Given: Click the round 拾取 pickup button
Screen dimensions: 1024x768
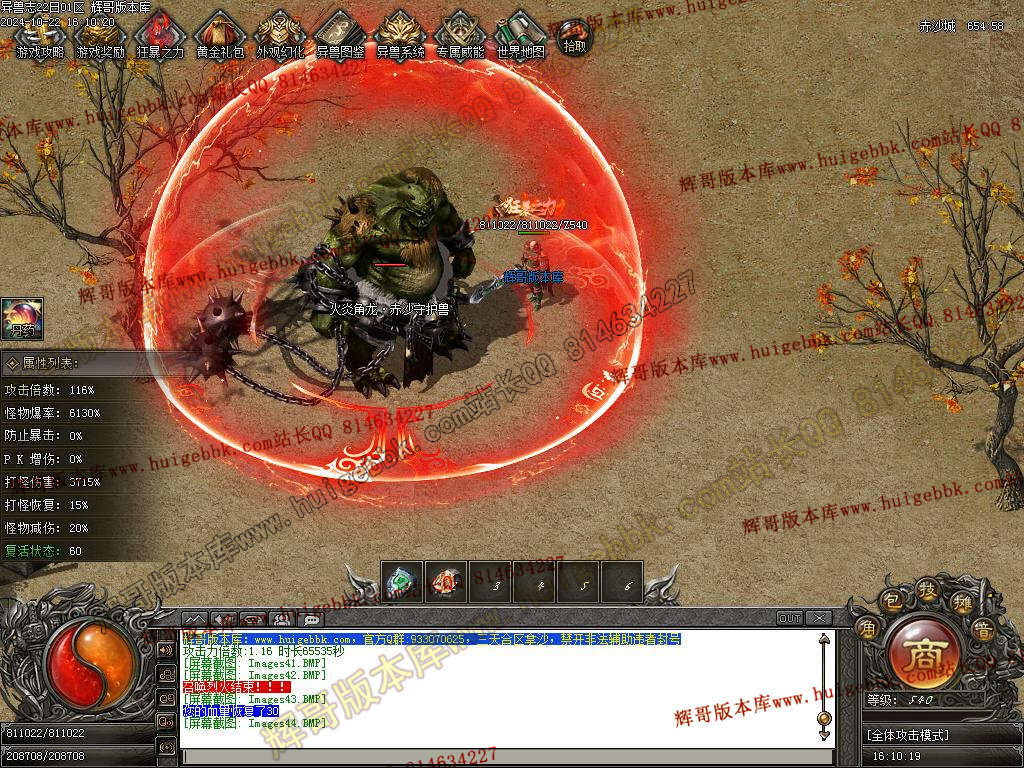Looking at the screenshot, I should coord(574,38).
